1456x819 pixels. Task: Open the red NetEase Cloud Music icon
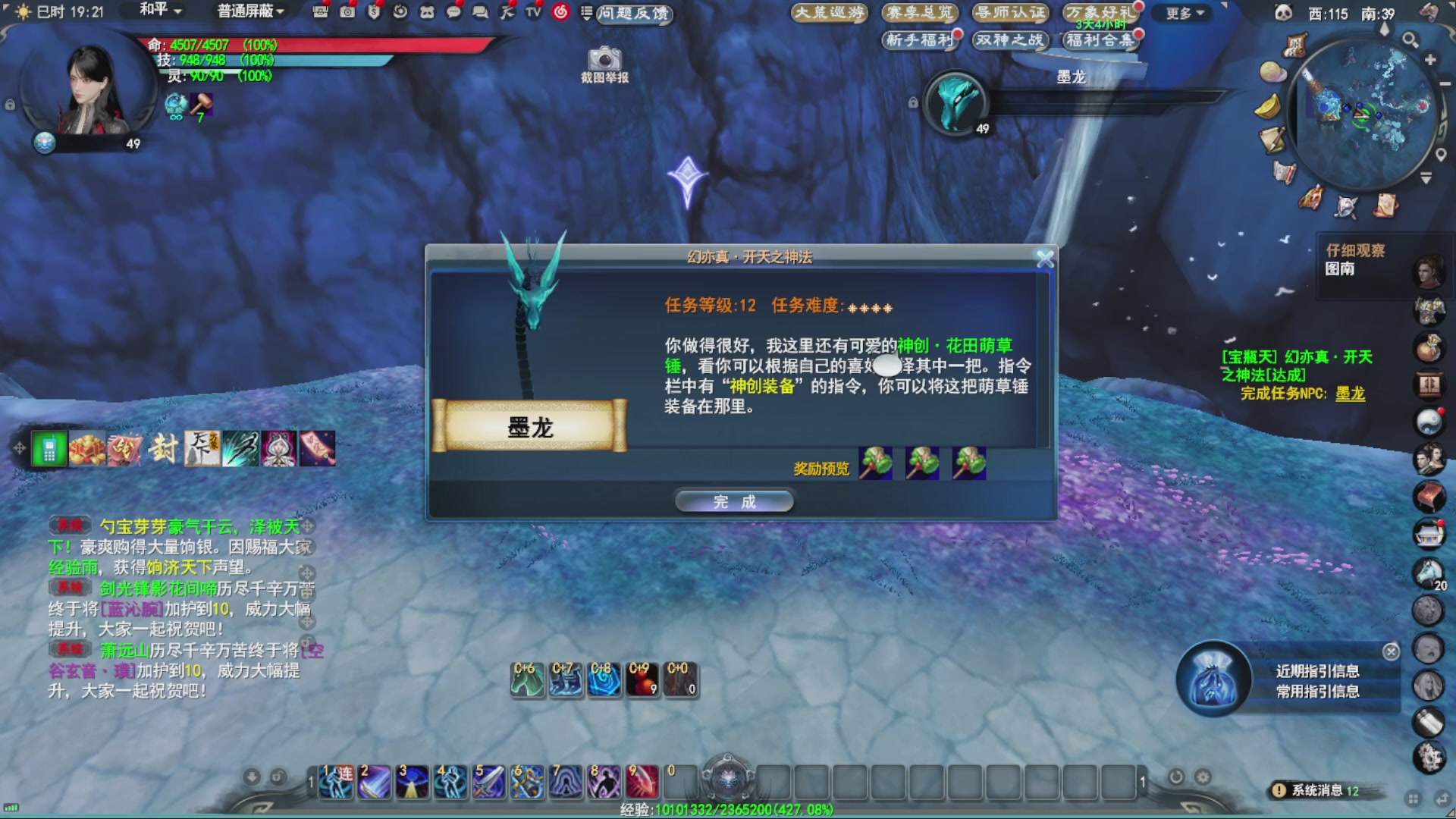click(560, 11)
